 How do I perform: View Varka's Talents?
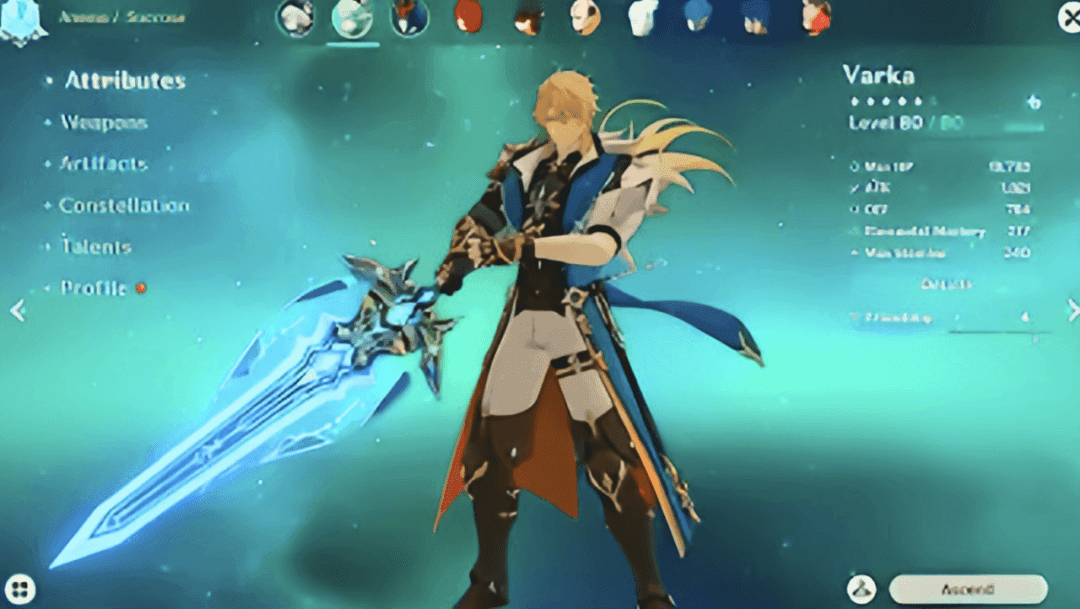pos(95,247)
